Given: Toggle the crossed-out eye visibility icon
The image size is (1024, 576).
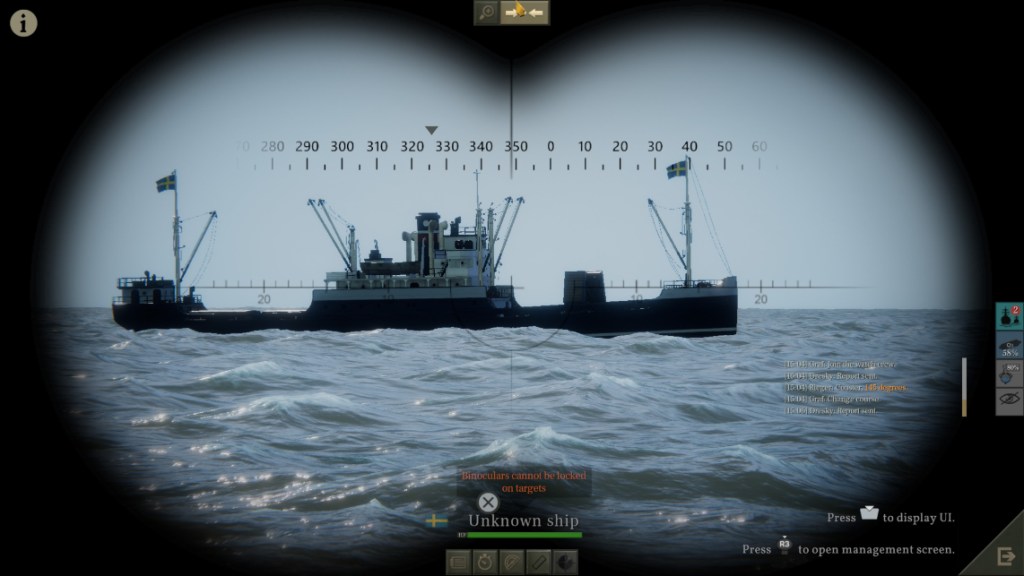Looking at the screenshot, I should (1010, 402).
